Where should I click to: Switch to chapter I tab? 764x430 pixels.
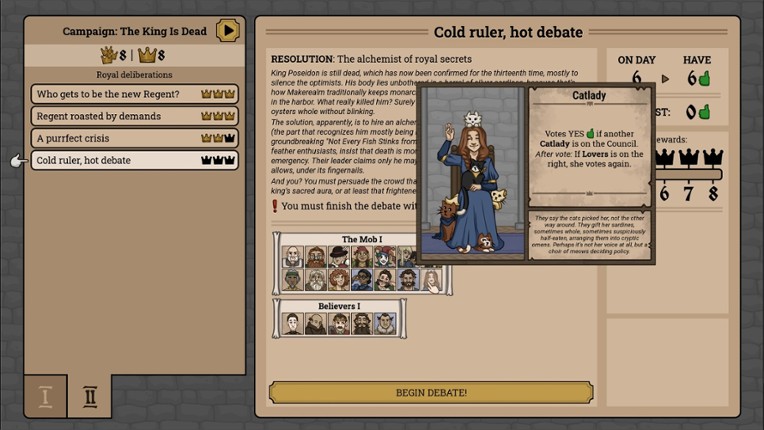(x=45, y=397)
